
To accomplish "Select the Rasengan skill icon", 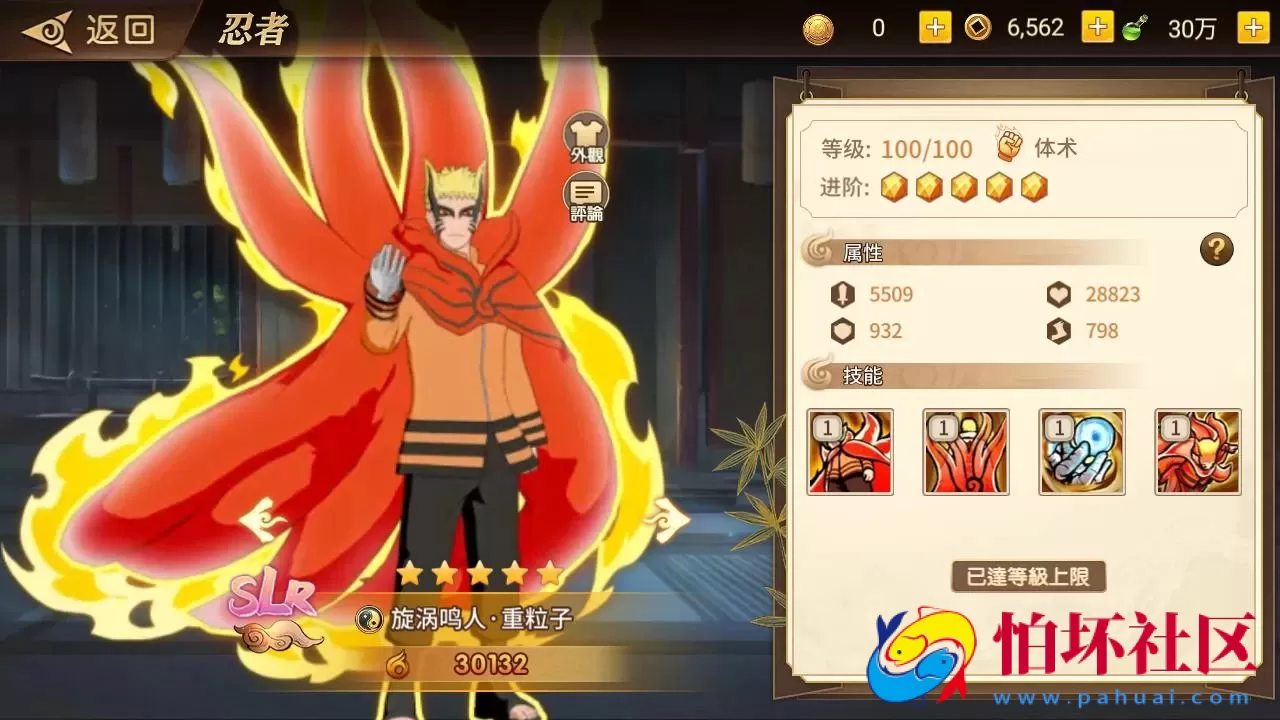I will [1082, 452].
